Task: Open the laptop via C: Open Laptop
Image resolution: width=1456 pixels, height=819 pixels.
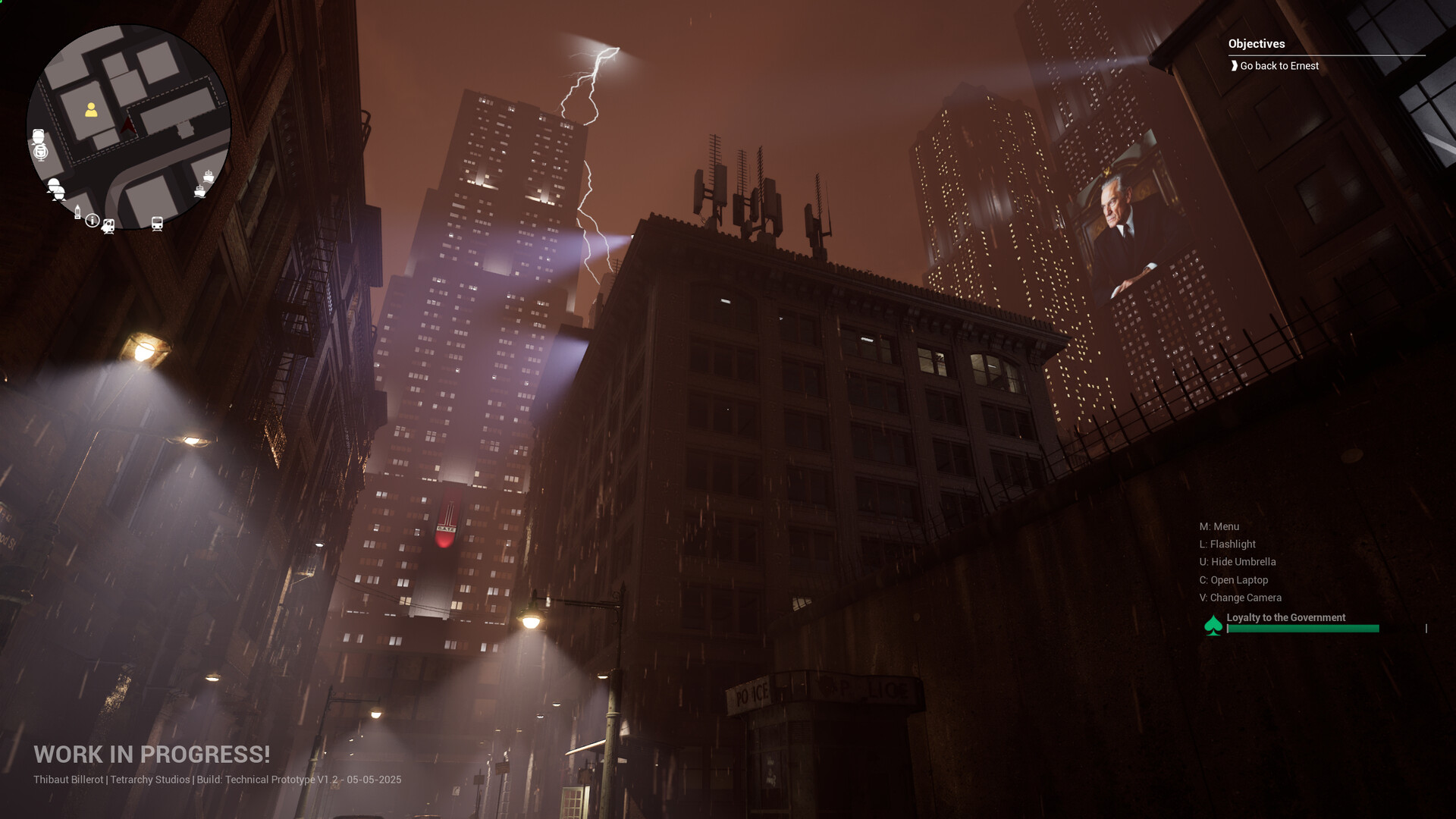Action: 1234,580
